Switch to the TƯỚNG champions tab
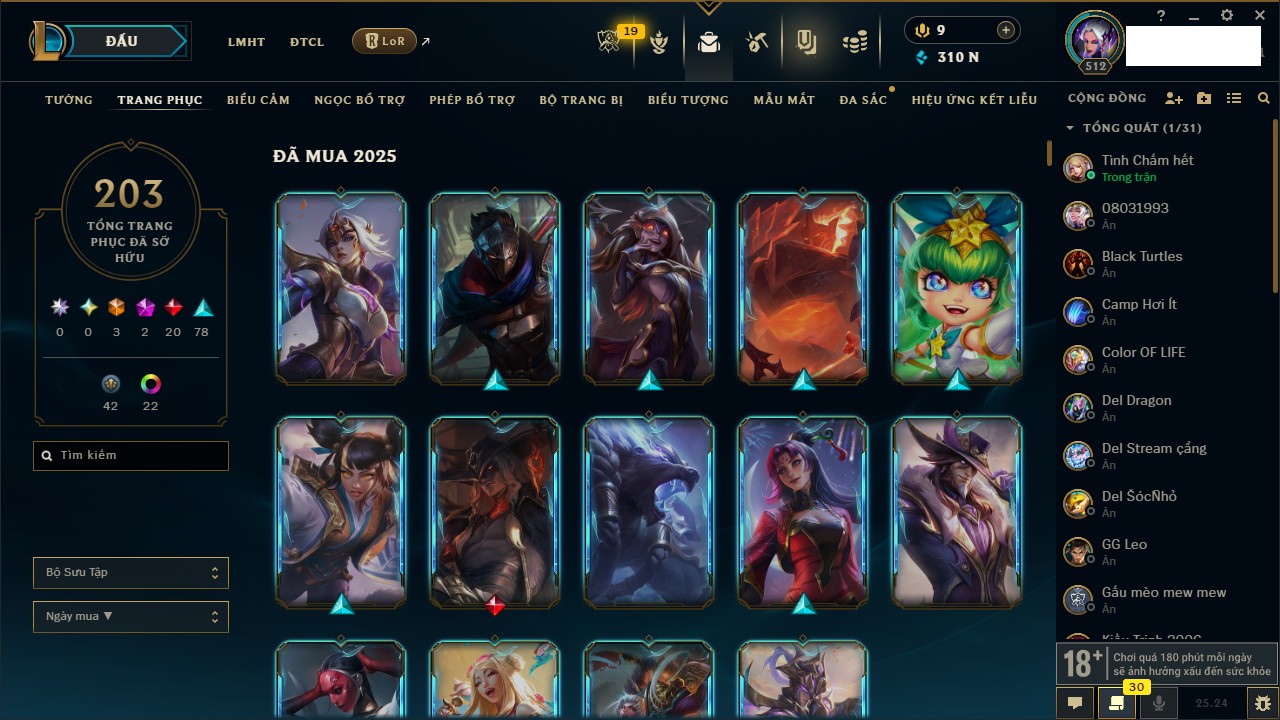Image resolution: width=1280 pixels, height=720 pixels. tap(69, 100)
